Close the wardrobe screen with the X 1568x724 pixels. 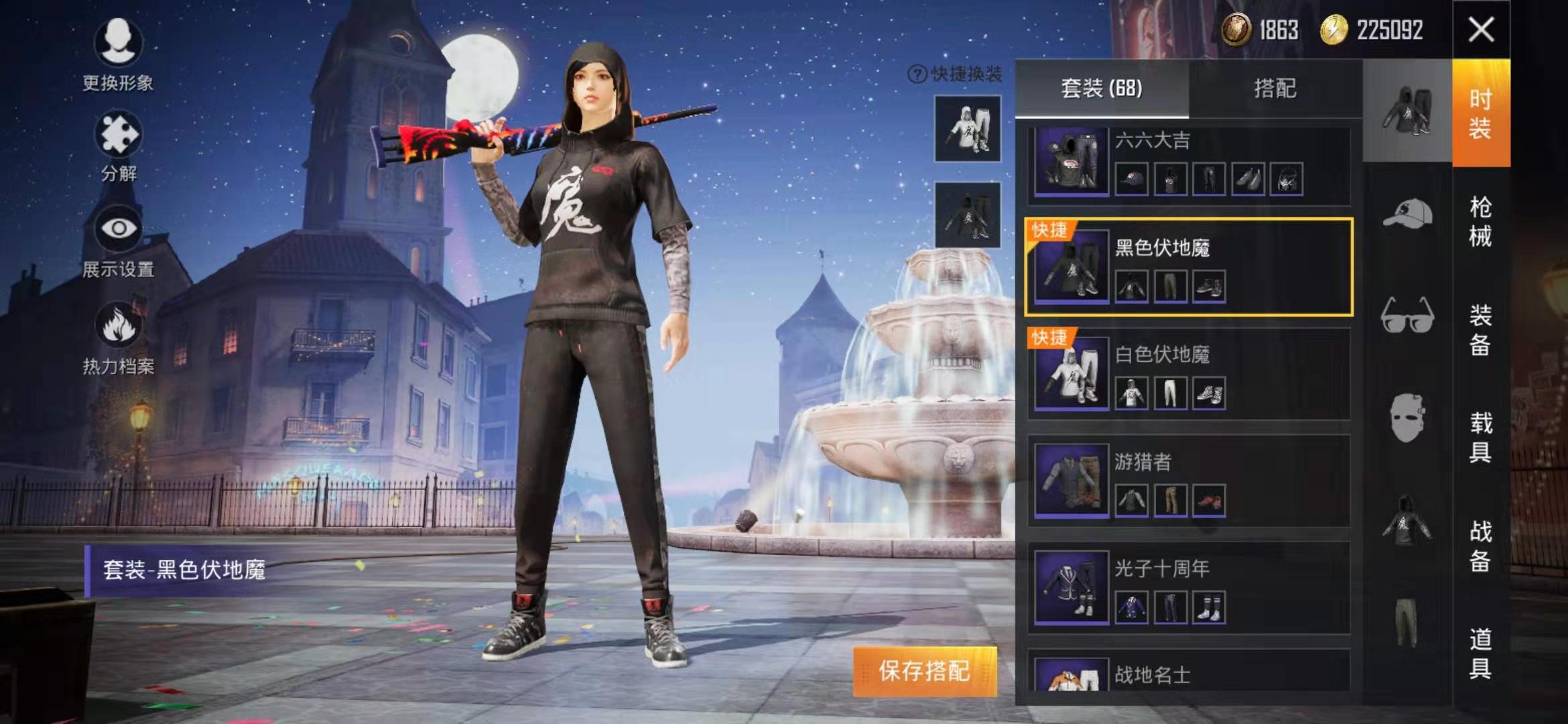point(1481,29)
